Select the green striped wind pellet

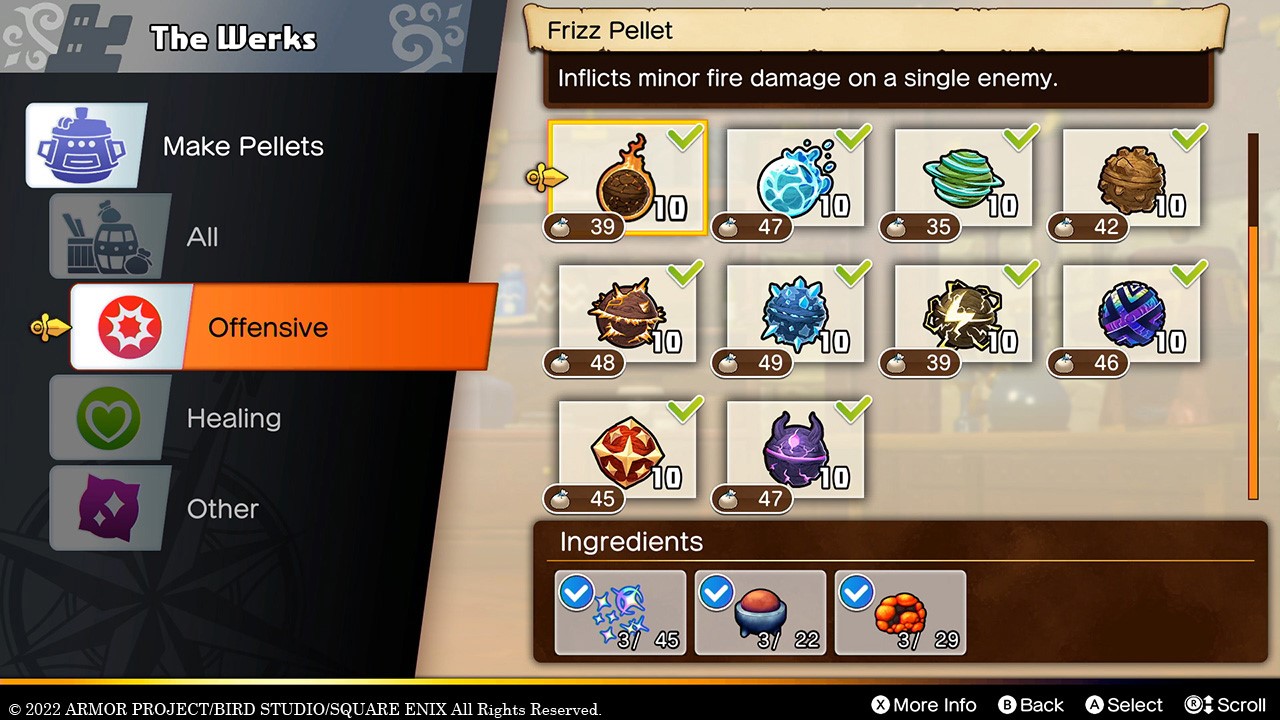point(964,180)
